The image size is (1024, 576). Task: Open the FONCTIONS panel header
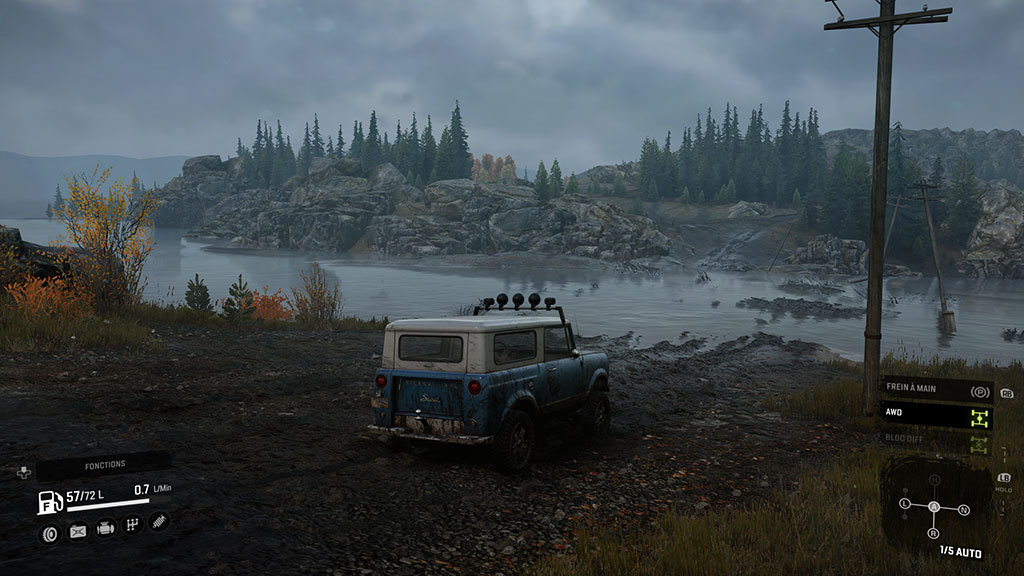[104, 464]
